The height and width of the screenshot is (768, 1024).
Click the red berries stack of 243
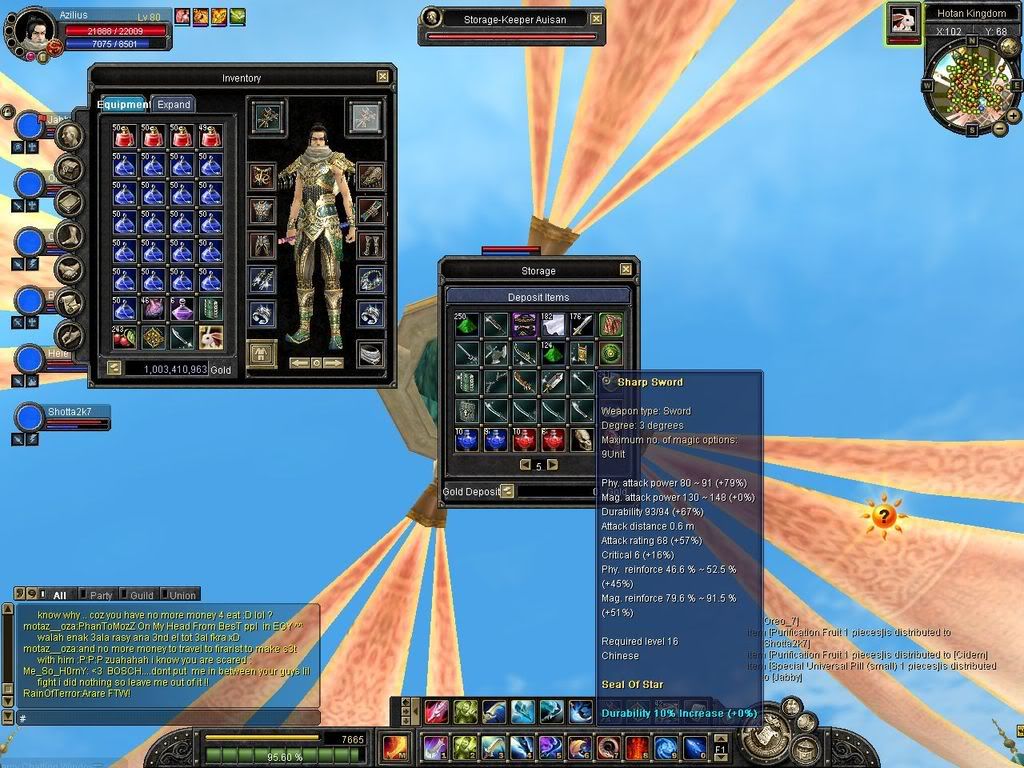click(x=124, y=337)
